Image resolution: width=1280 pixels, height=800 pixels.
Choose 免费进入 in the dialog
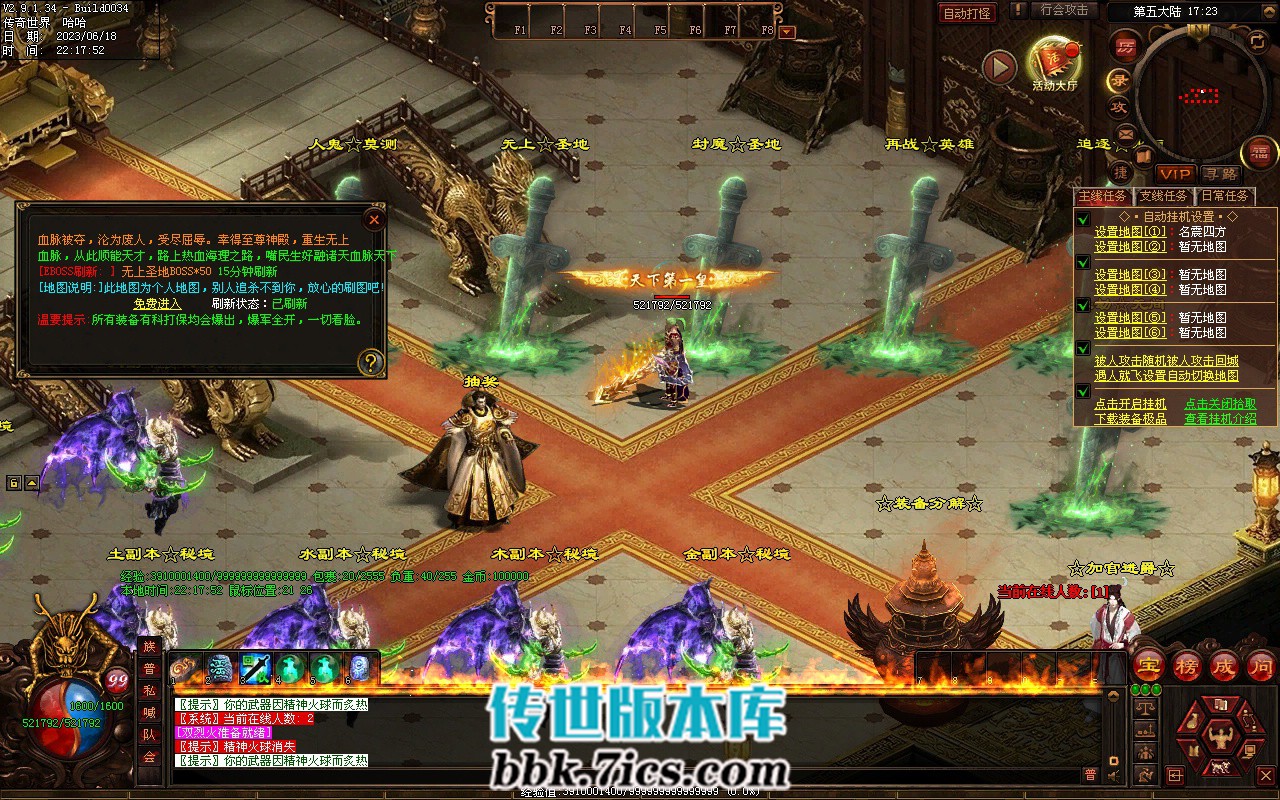tap(158, 304)
